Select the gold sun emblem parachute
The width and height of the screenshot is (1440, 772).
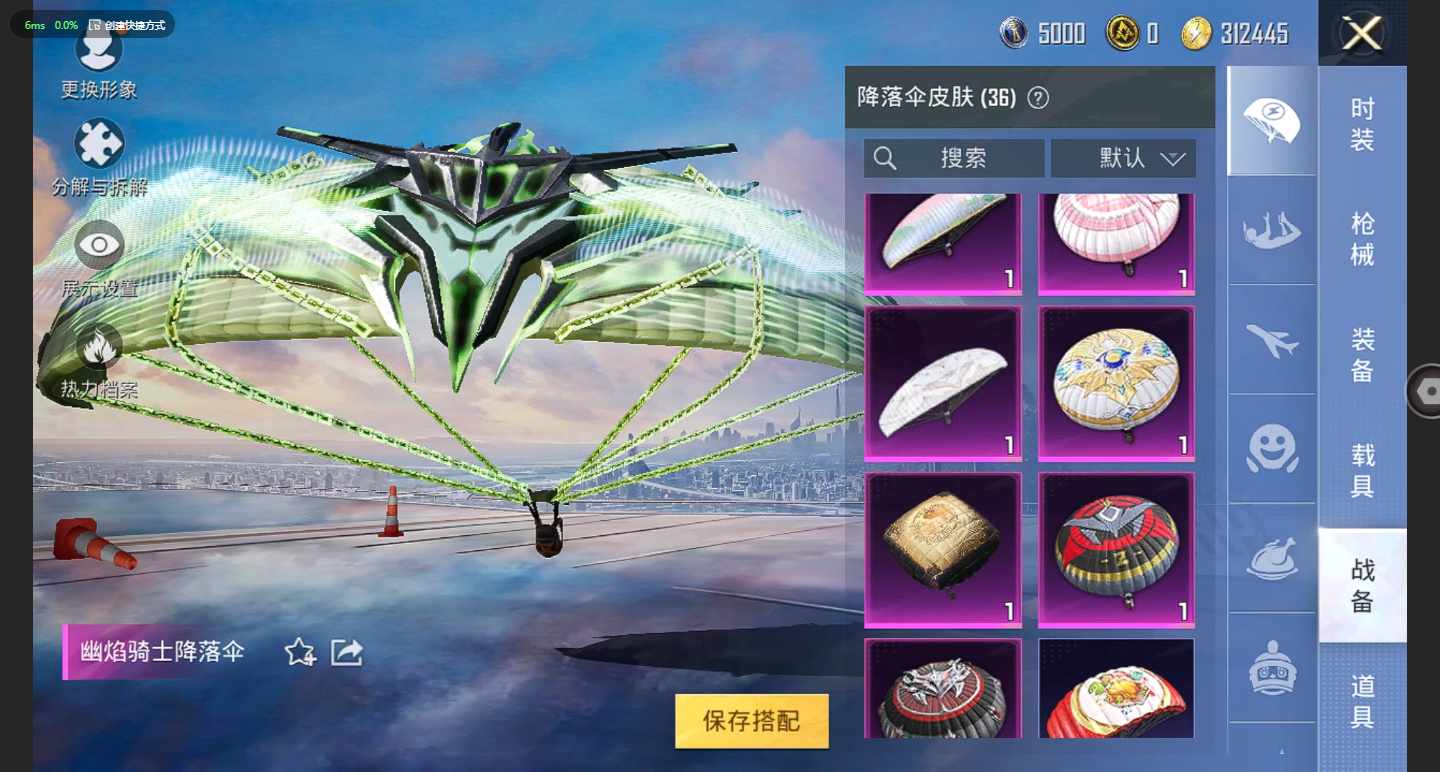[1116, 383]
